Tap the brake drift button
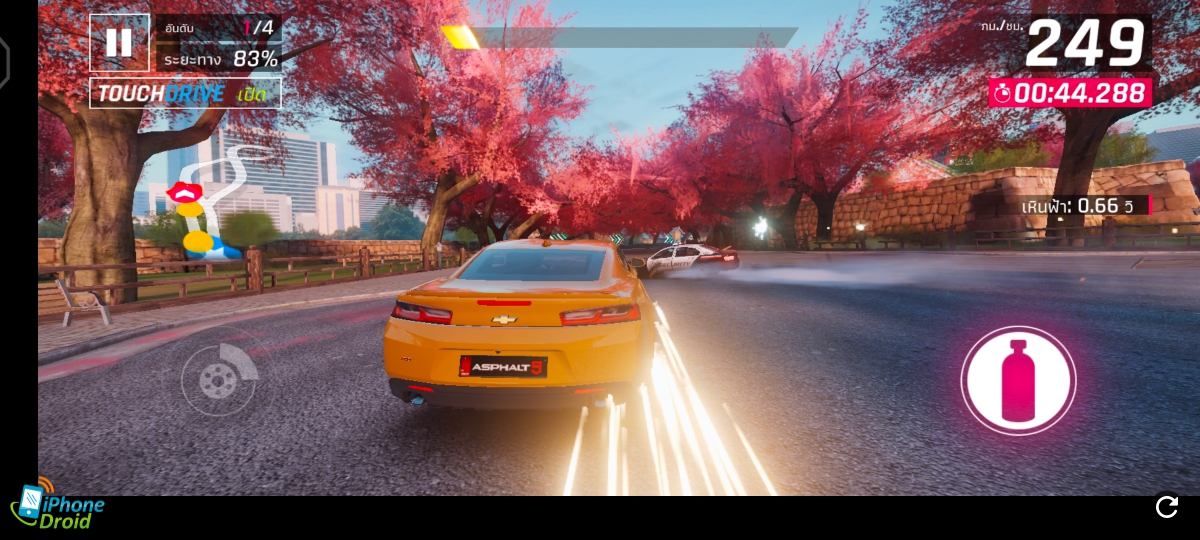The width and height of the screenshot is (1200, 540). 219,378
